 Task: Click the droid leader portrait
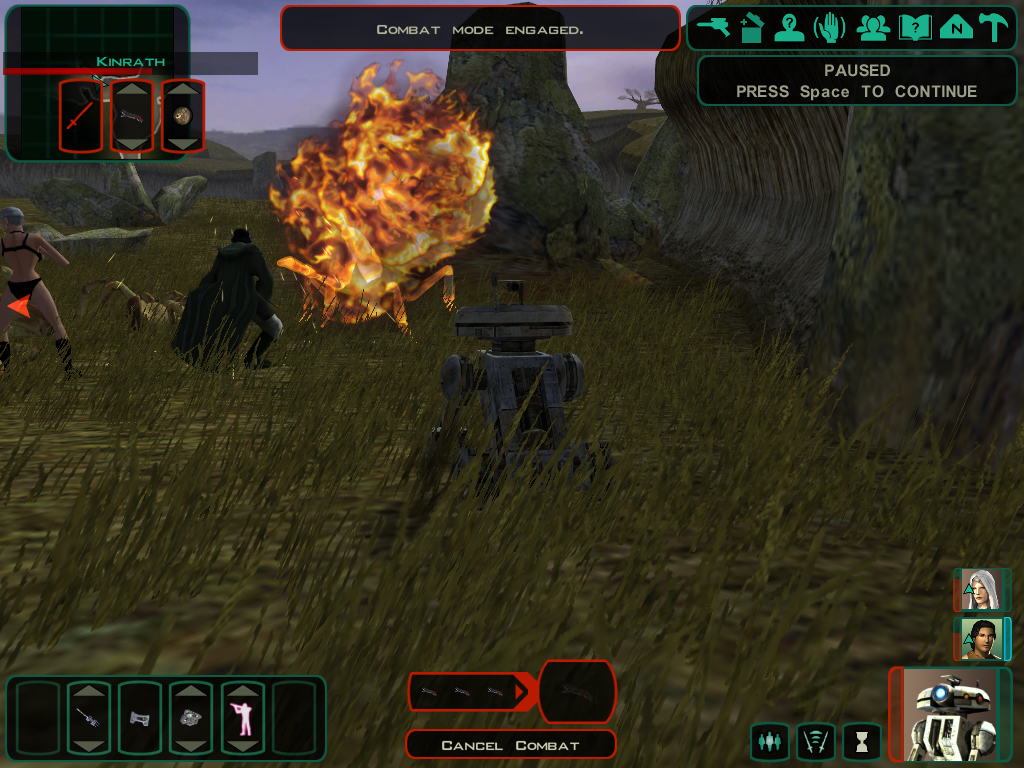point(950,714)
